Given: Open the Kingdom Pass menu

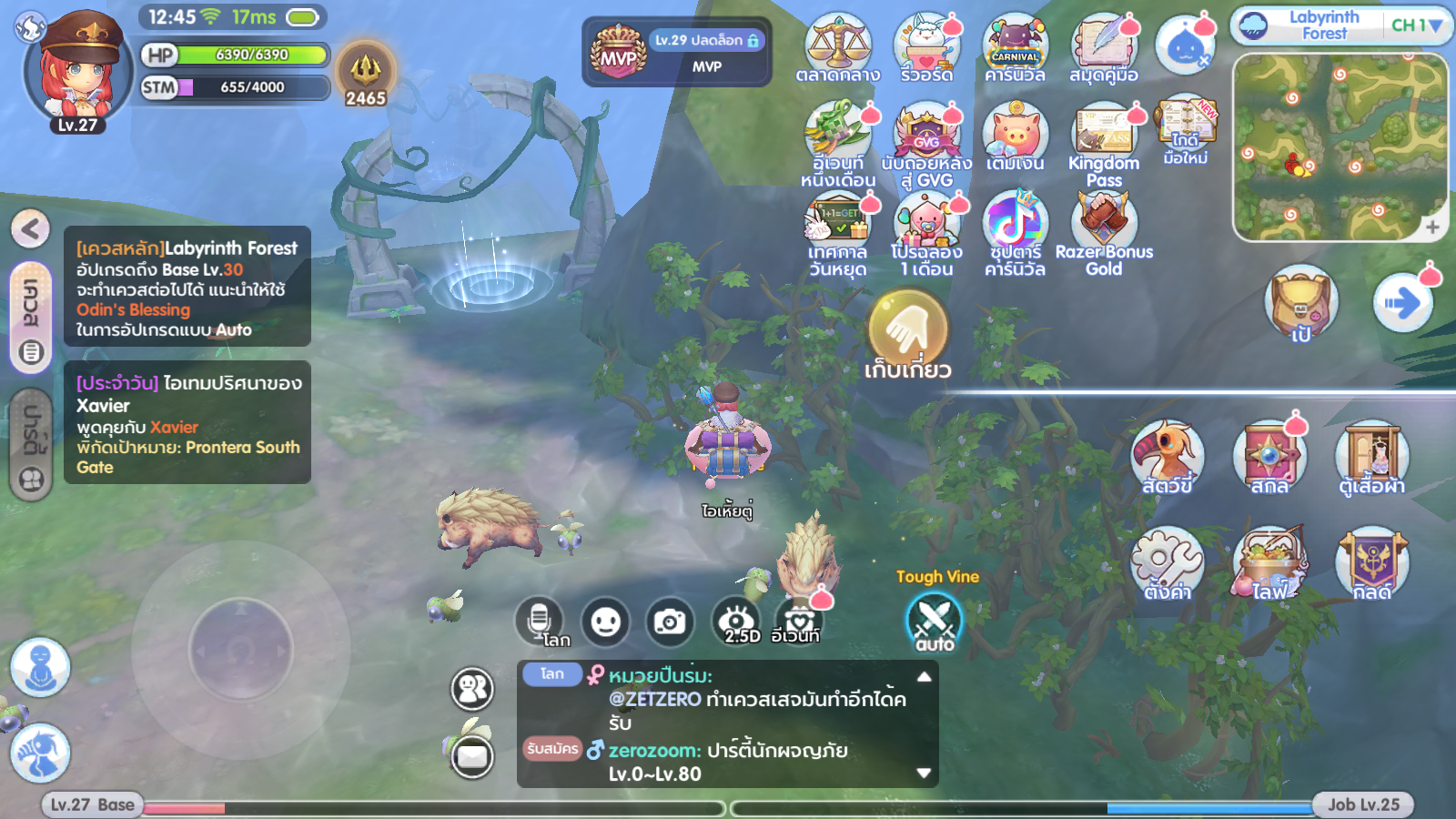Looking at the screenshot, I should (1104, 139).
